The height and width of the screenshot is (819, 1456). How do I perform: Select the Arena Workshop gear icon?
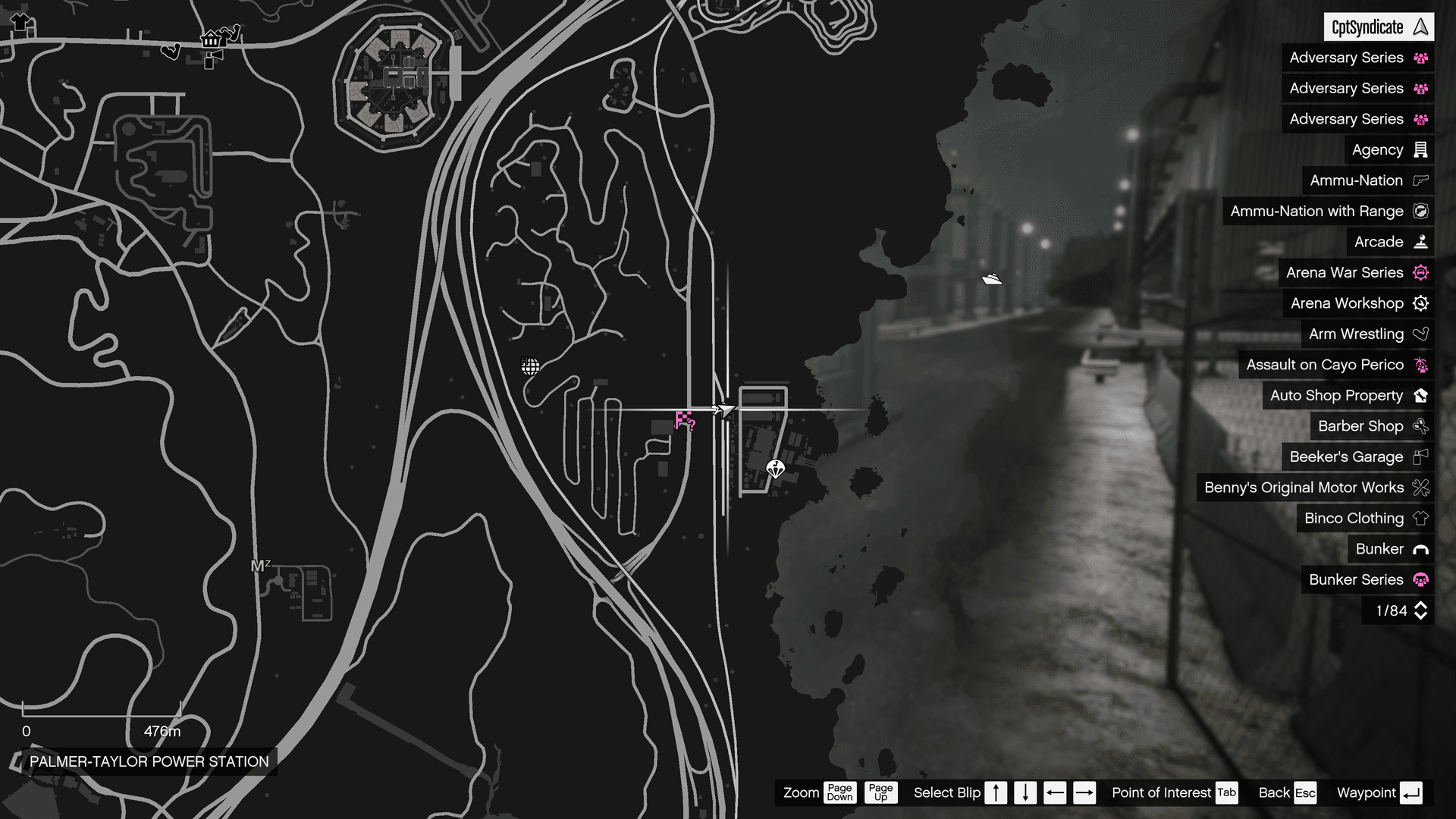[x=1421, y=303]
